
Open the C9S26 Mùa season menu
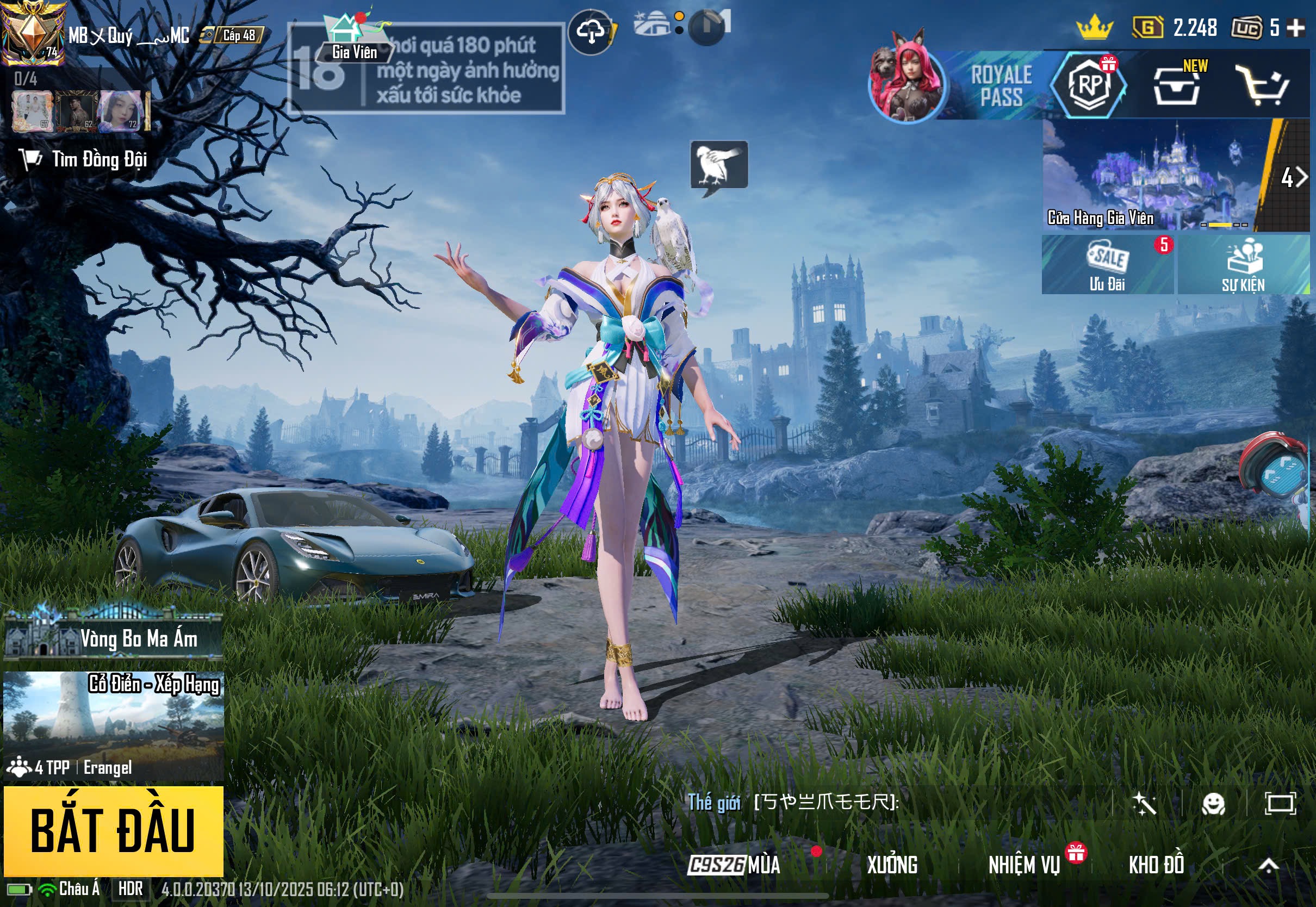click(x=734, y=865)
